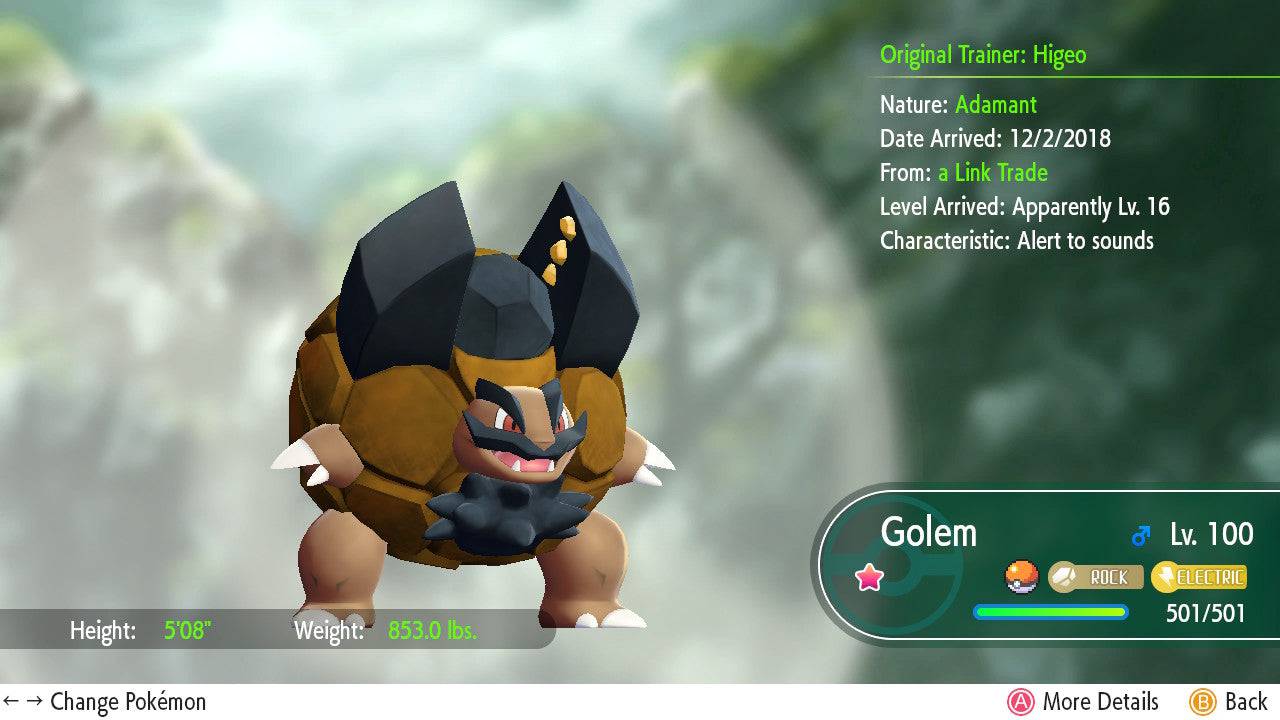Click the Poké Ball icon beside the types
This screenshot has height=720, width=1280.
1021,577
